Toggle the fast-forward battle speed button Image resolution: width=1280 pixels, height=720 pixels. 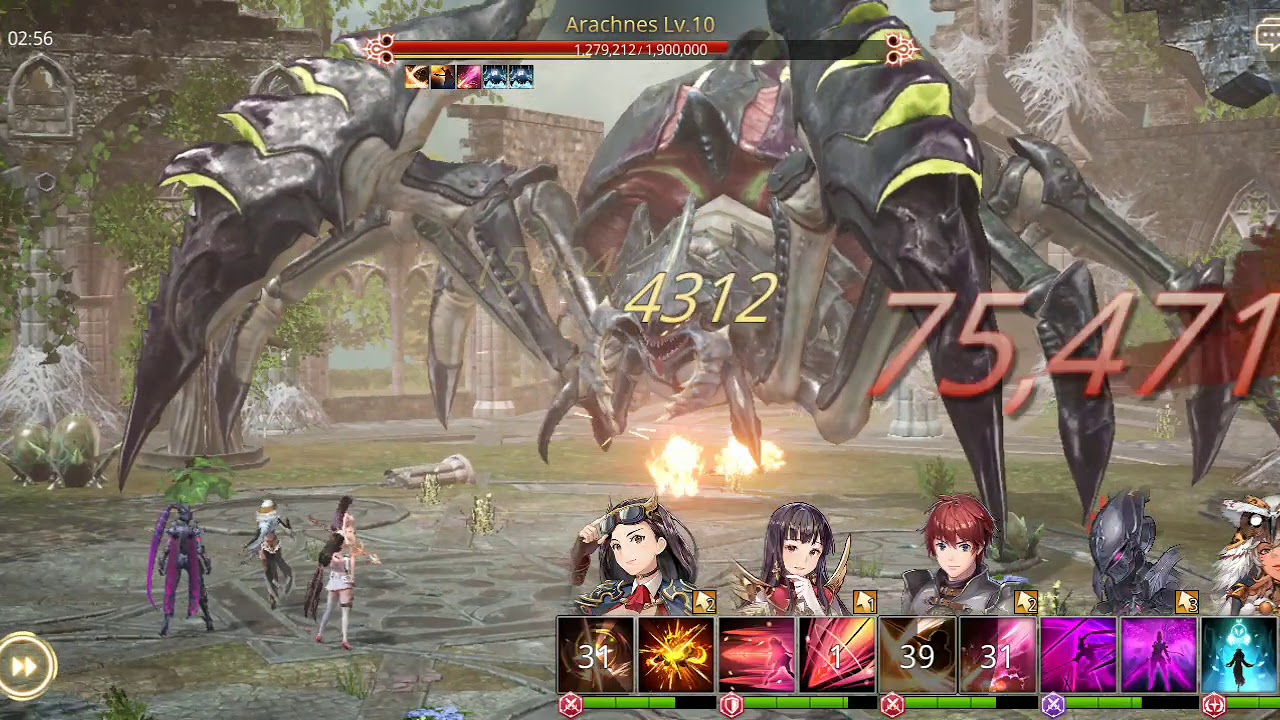pos(25,666)
